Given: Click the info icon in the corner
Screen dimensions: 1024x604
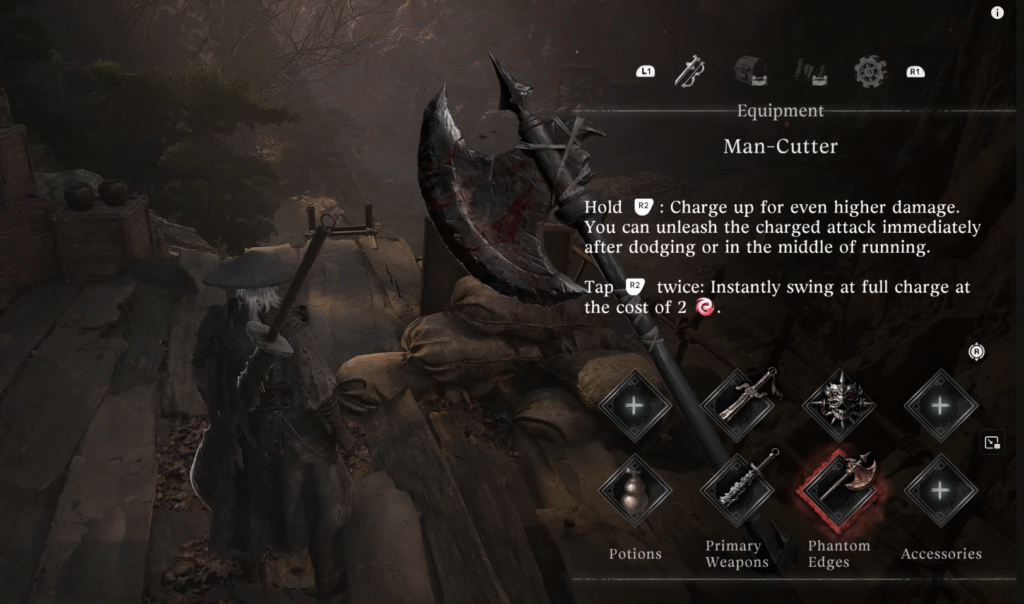Looking at the screenshot, I should click(997, 13).
